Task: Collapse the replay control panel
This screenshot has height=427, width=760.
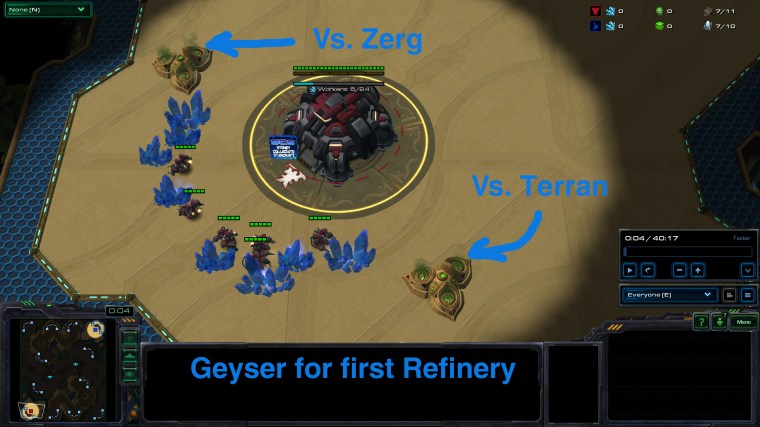Action: [x=746, y=270]
